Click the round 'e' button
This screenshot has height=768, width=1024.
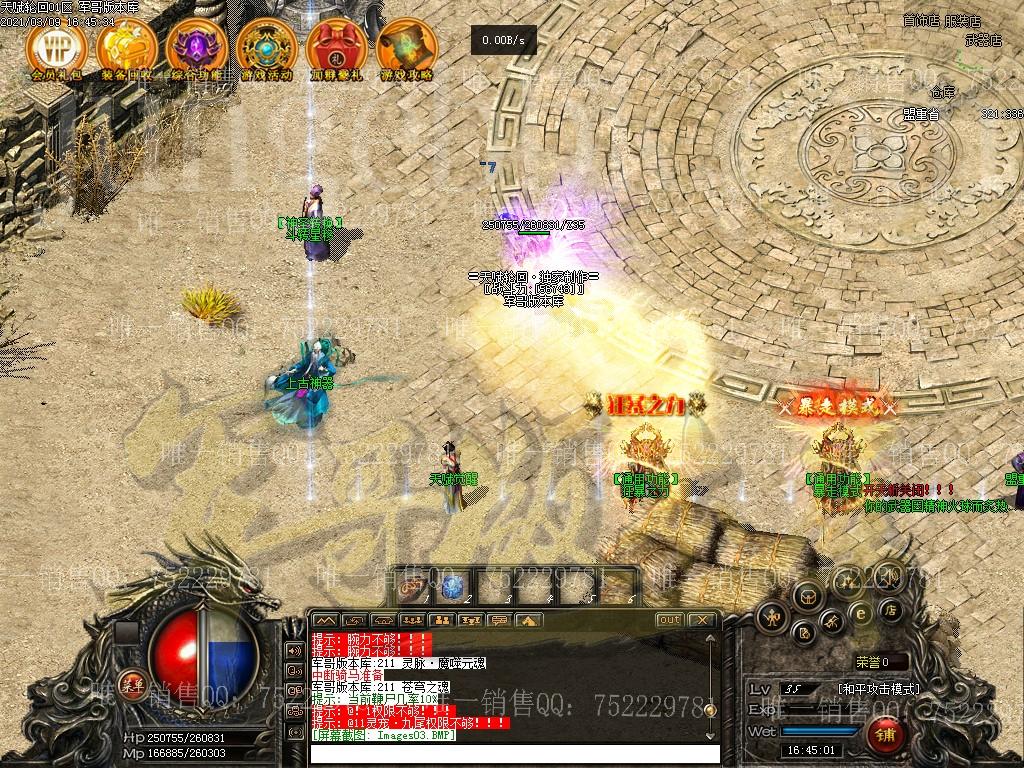tap(859, 613)
